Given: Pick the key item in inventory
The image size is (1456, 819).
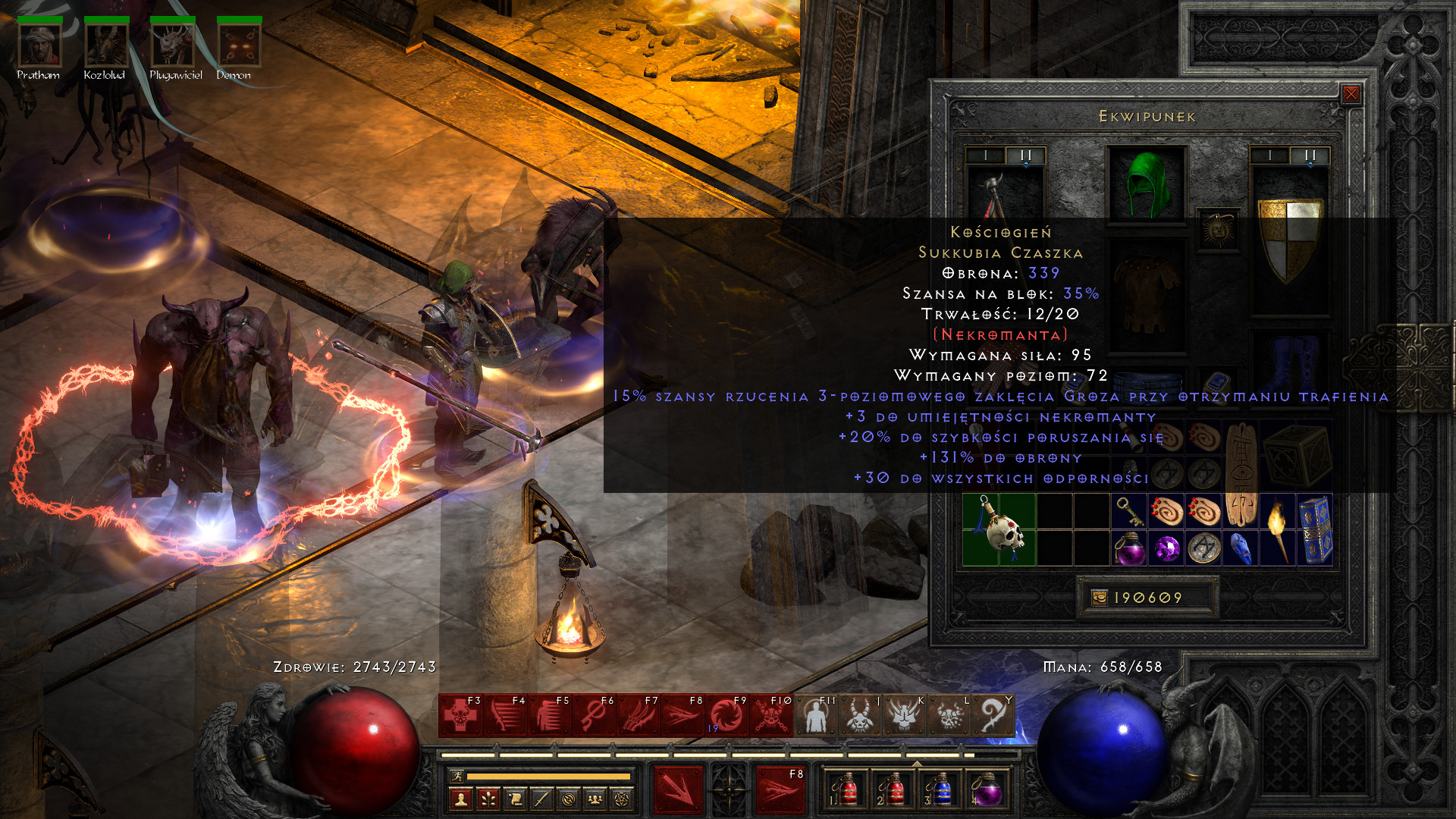Looking at the screenshot, I should pos(1129,512).
